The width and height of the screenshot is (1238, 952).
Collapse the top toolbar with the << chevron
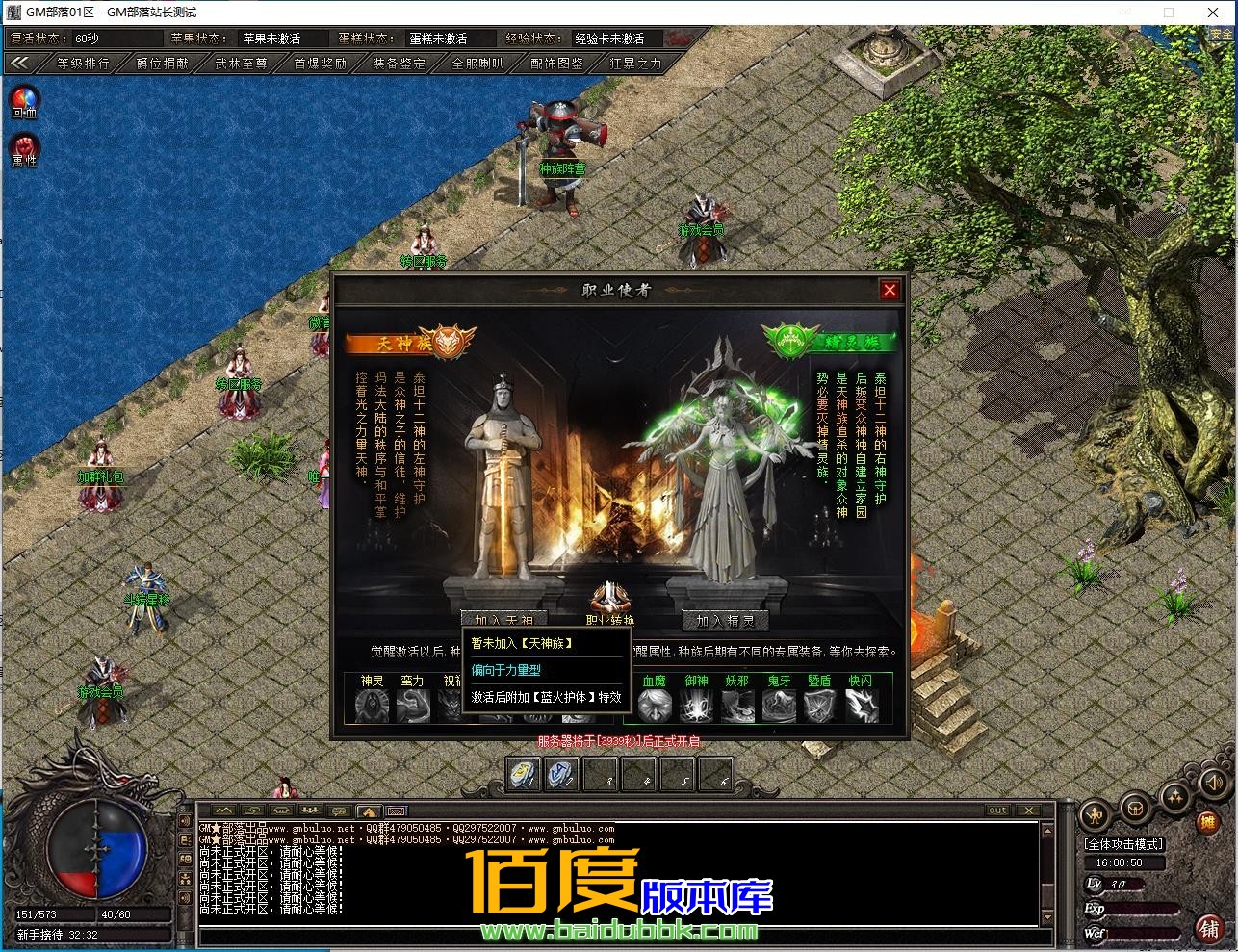(x=21, y=63)
